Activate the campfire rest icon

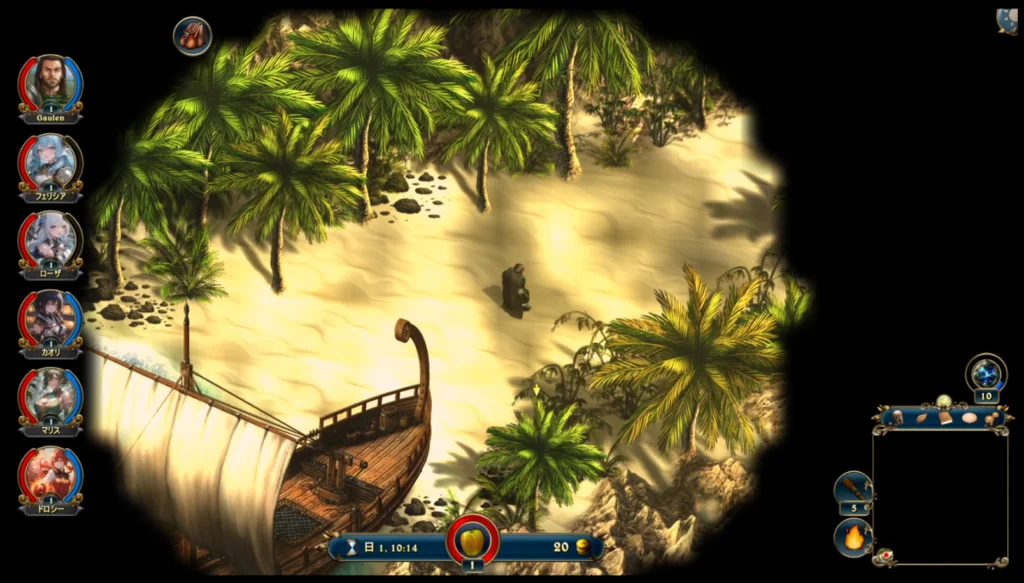pyautogui.click(x=853, y=538)
